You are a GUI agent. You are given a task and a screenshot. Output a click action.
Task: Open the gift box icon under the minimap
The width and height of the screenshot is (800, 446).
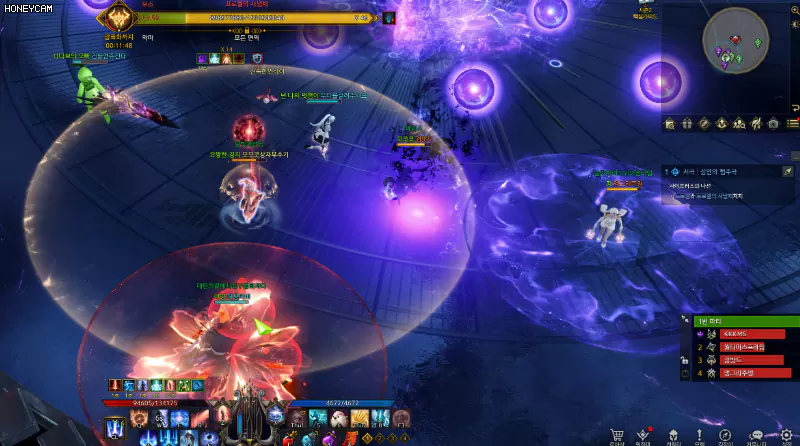point(688,123)
